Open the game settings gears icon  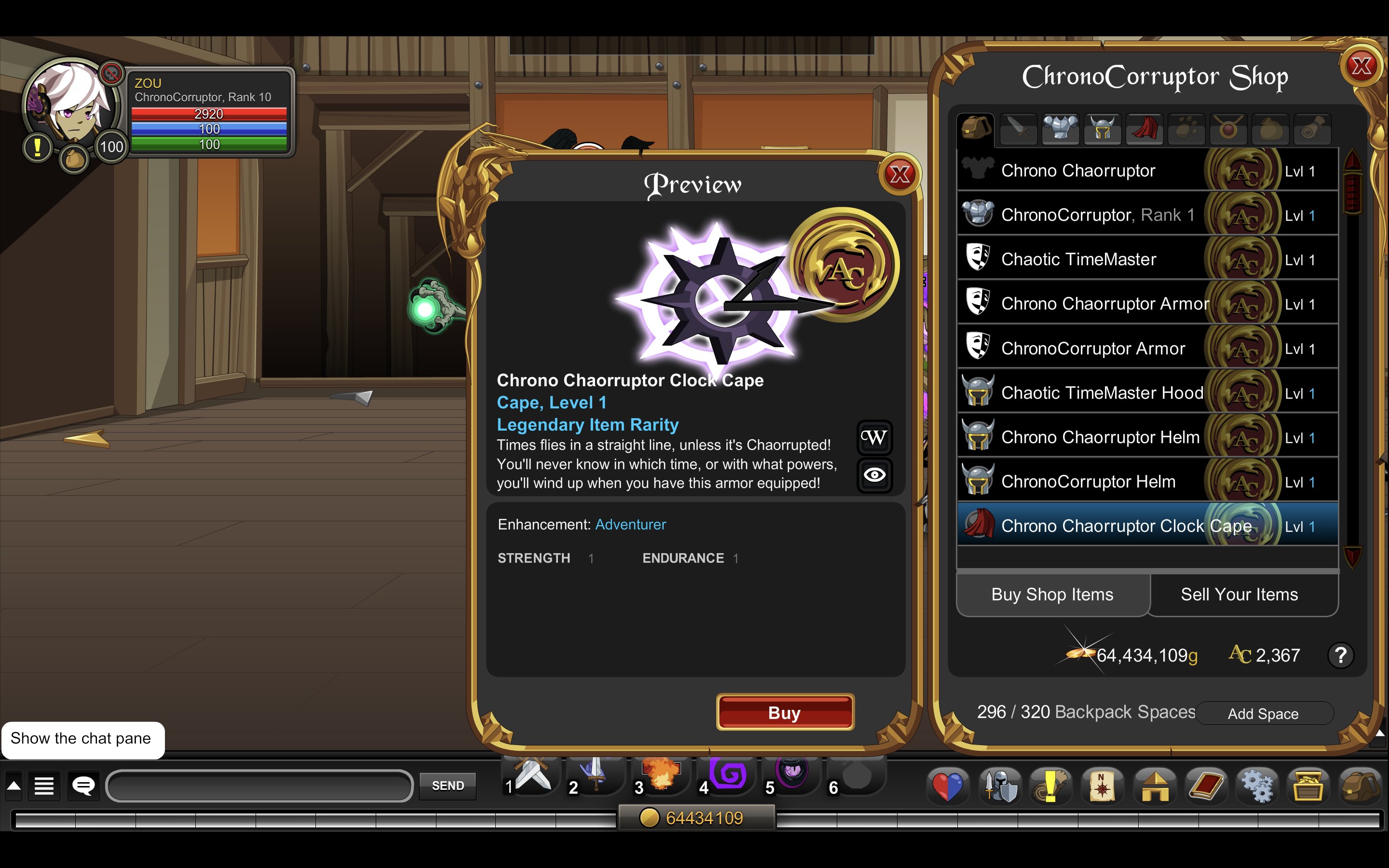tap(1257, 786)
